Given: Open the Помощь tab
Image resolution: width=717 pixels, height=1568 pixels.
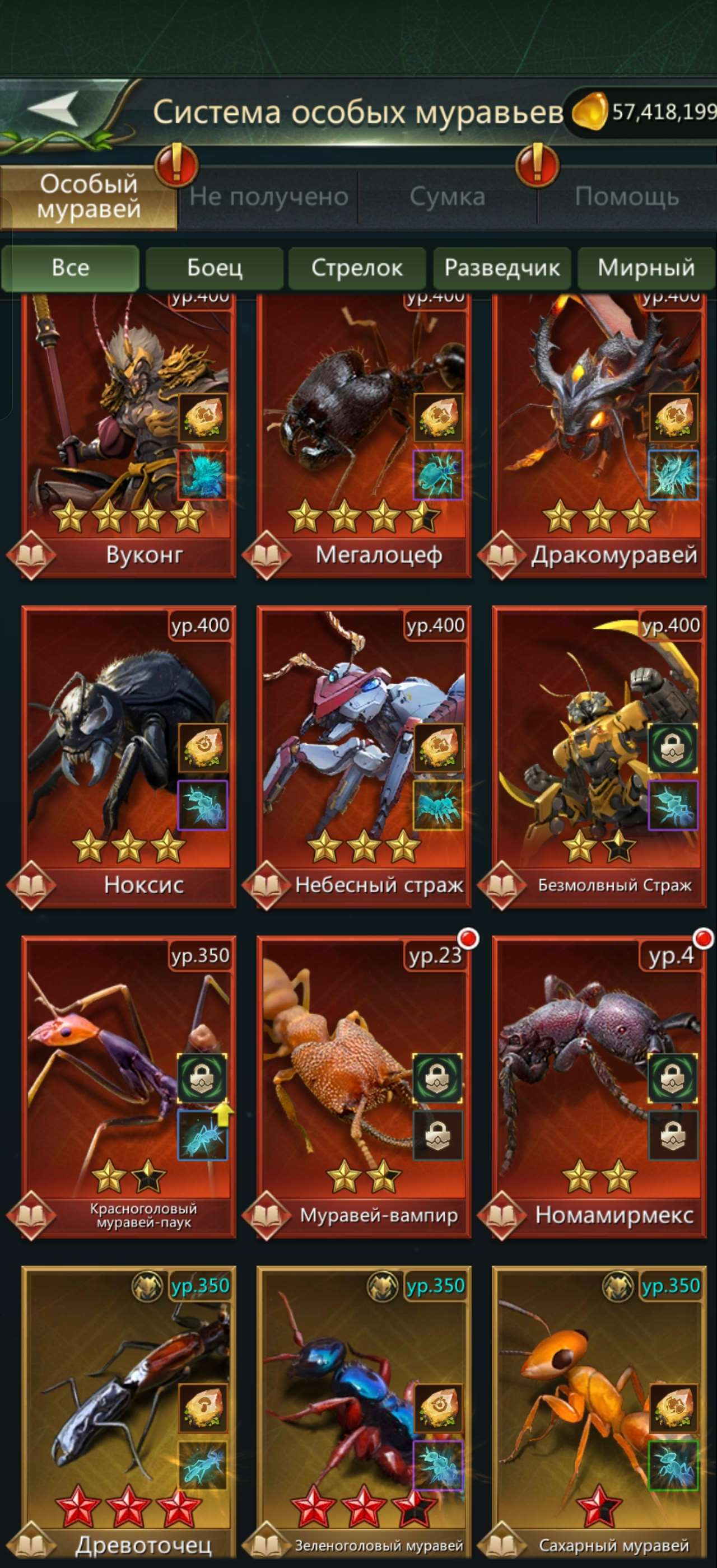Looking at the screenshot, I should [628, 196].
